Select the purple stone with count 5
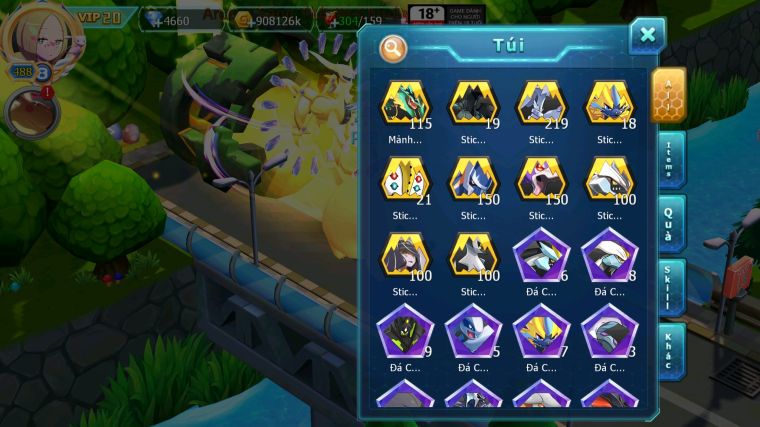This screenshot has width=760, height=427. [x=473, y=332]
